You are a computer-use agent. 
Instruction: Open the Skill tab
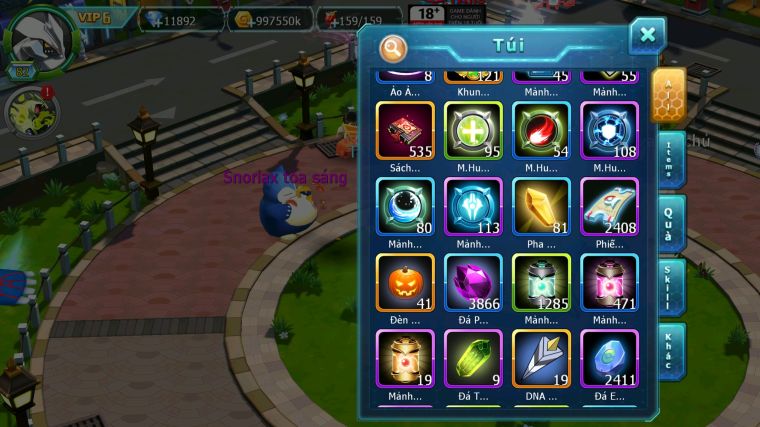pyautogui.click(x=671, y=286)
